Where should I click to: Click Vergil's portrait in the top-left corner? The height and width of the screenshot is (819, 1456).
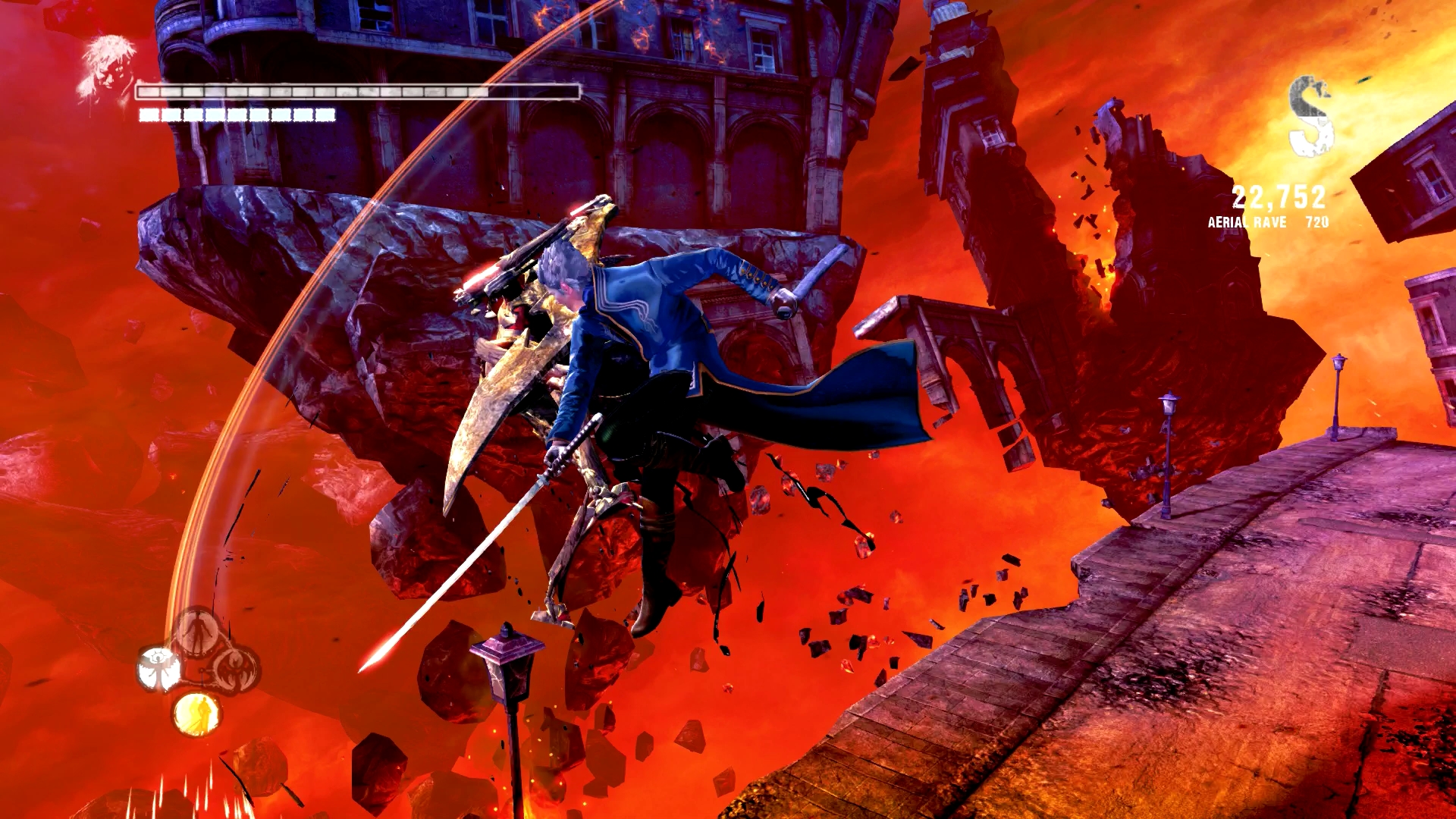point(110,64)
